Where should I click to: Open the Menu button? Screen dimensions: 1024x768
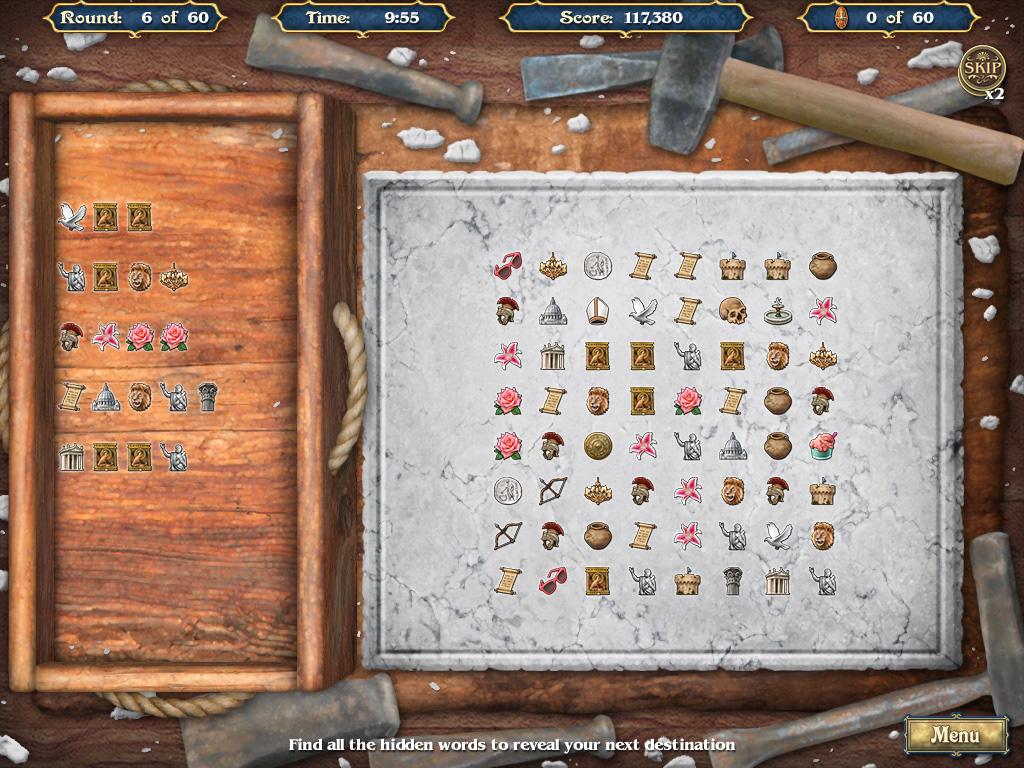pyautogui.click(x=955, y=735)
